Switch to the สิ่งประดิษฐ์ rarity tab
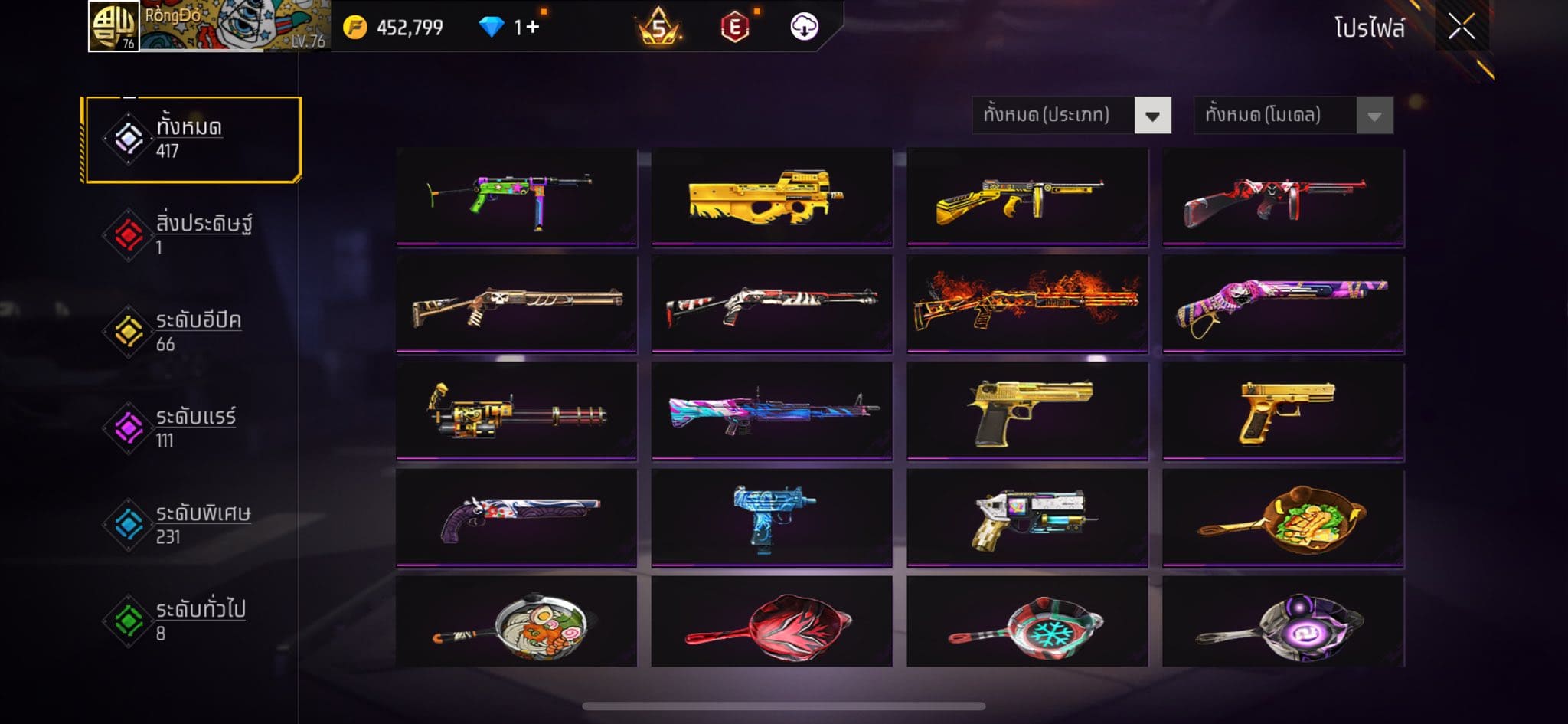The width and height of the screenshot is (1568, 724). (x=192, y=235)
